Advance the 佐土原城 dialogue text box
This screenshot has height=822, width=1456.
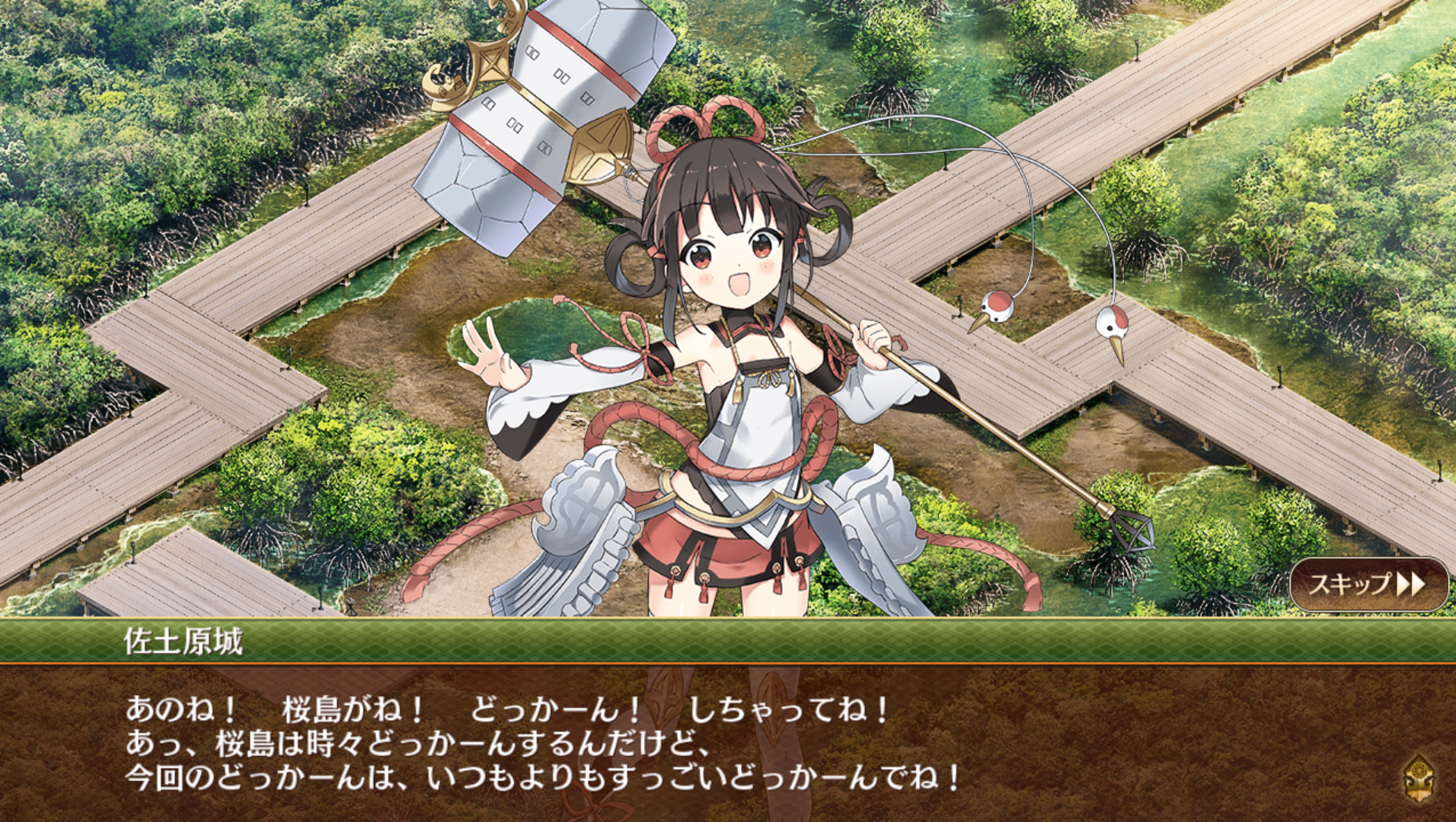[x=685, y=742]
